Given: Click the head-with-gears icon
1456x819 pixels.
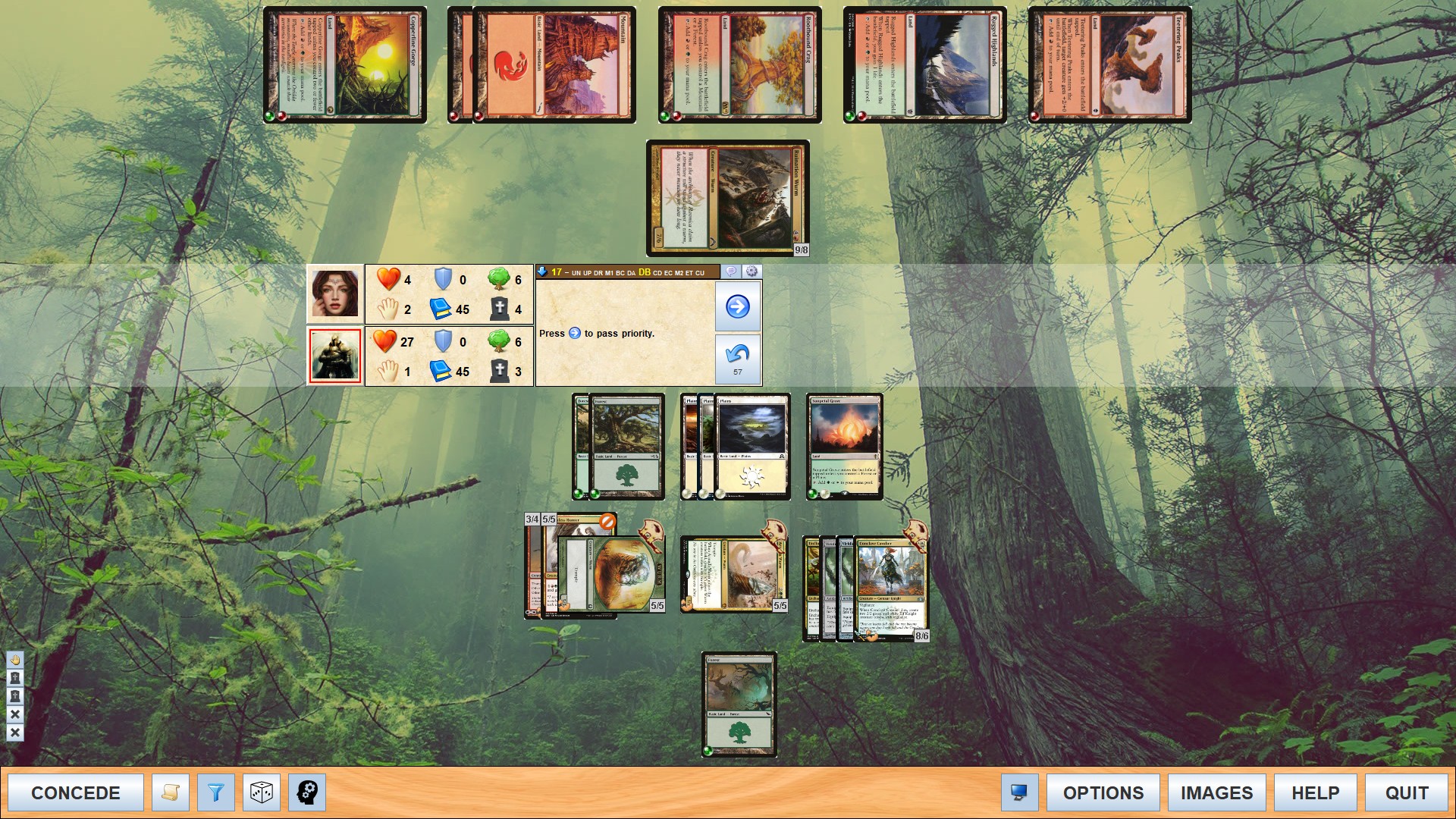Looking at the screenshot, I should point(307,792).
